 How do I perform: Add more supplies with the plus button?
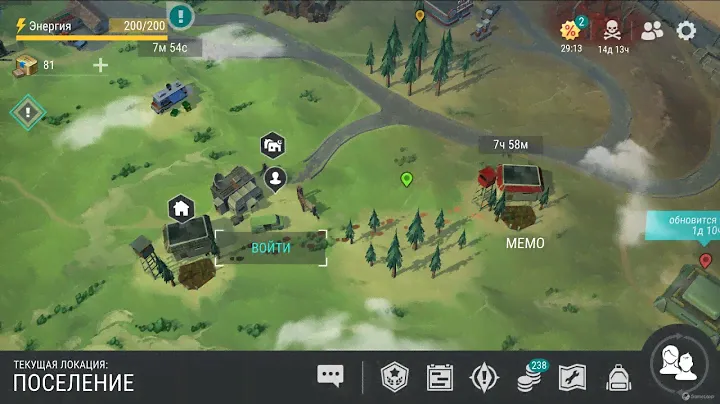(x=100, y=66)
